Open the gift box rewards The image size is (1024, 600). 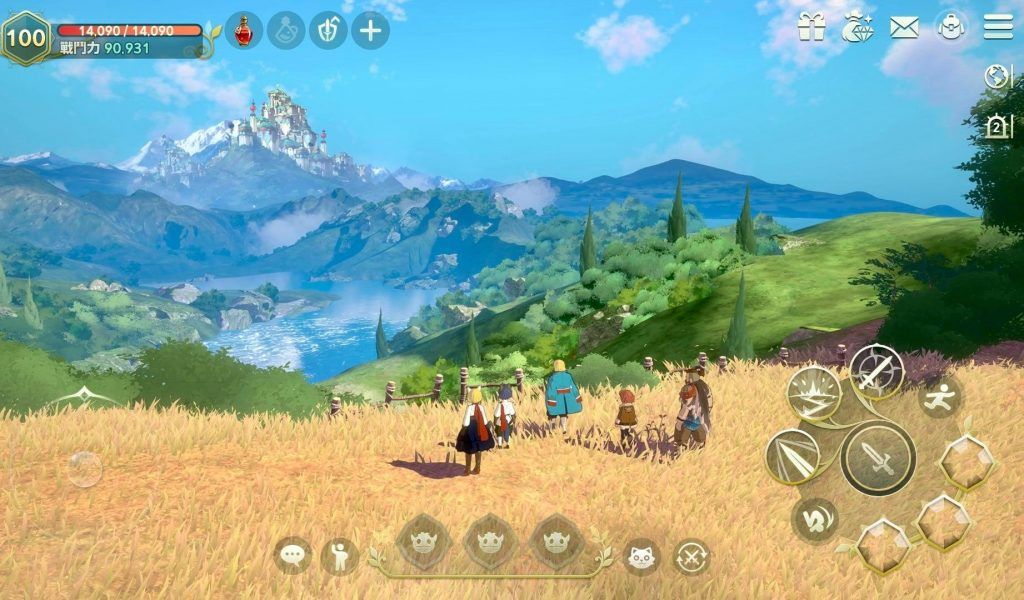pos(812,28)
